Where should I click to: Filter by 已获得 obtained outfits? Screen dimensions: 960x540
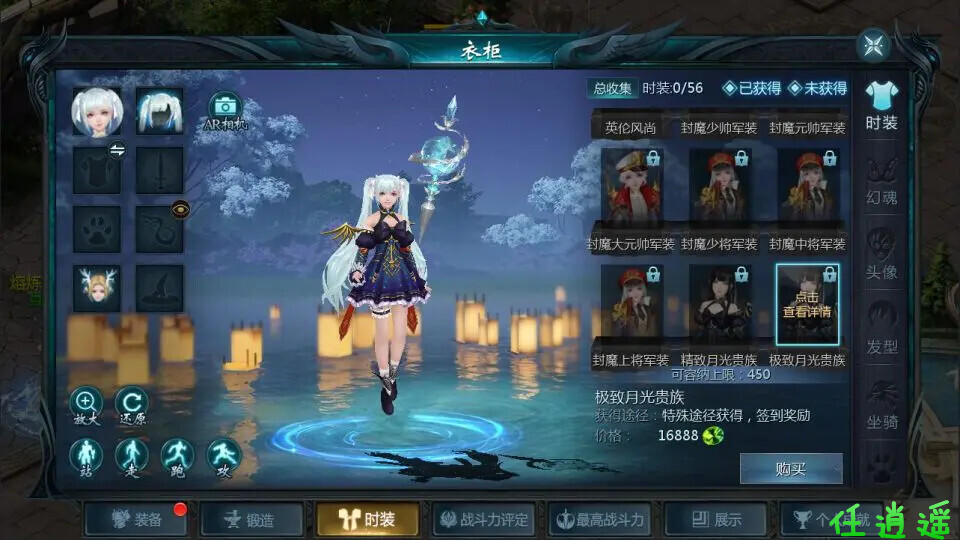(752, 88)
